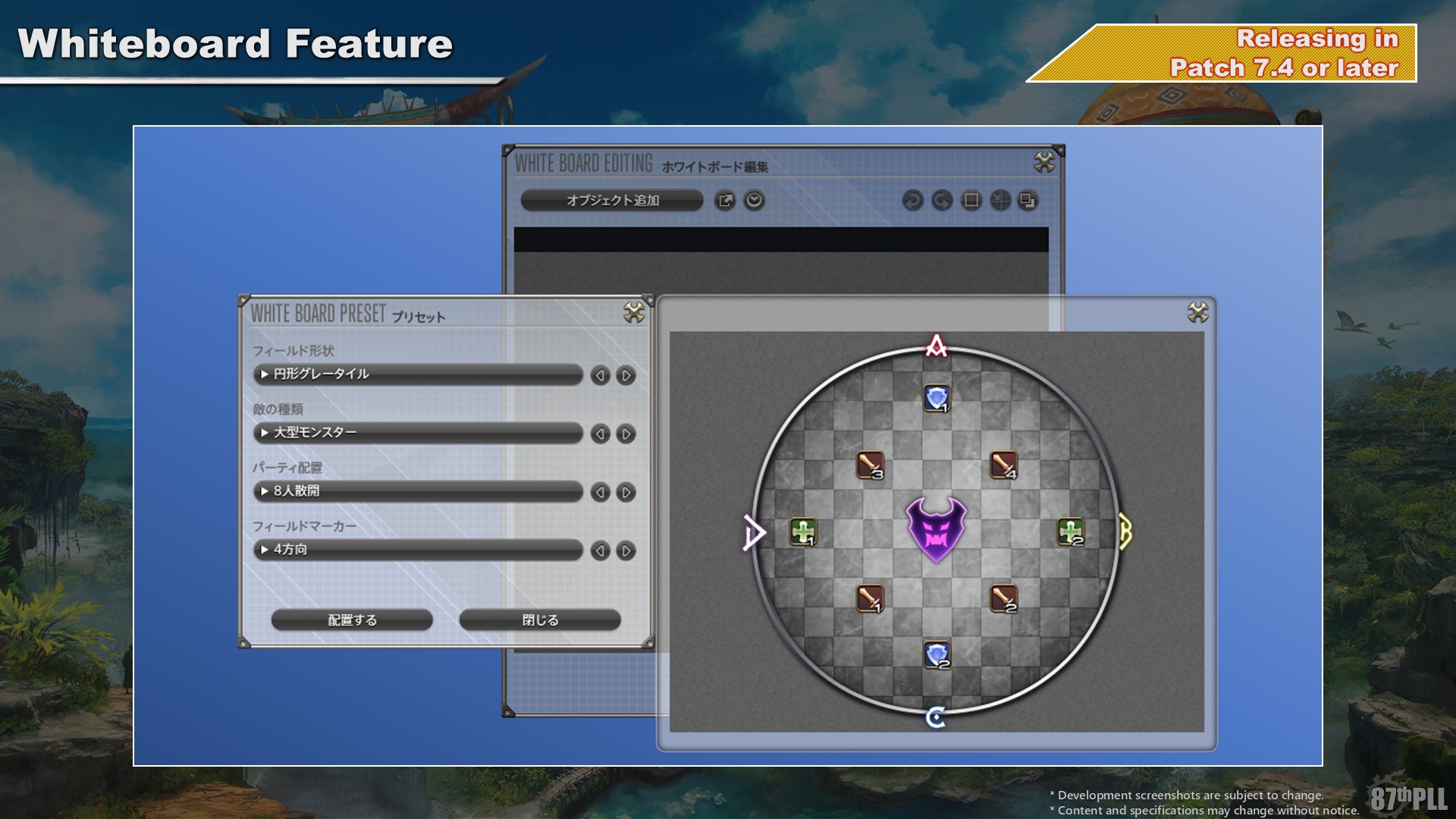Open the 大型モンスター enemy type dropdown
The height and width of the screenshot is (819, 1456).
click(x=417, y=432)
